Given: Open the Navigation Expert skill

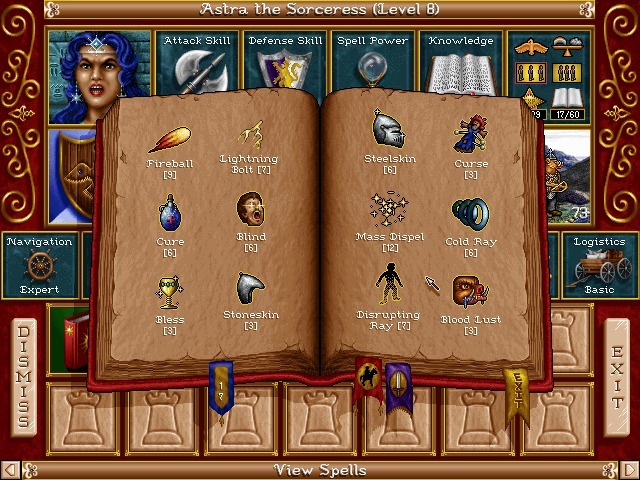Looking at the screenshot, I should pos(39,265).
